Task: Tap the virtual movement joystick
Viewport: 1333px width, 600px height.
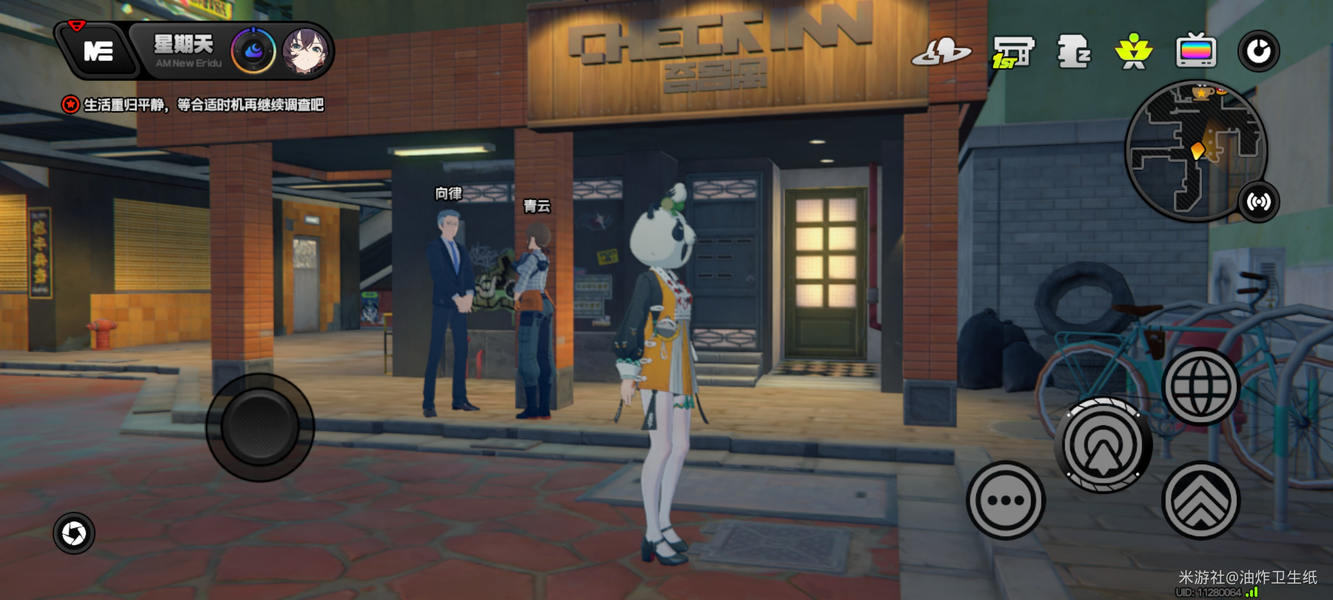Action: click(260, 427)
